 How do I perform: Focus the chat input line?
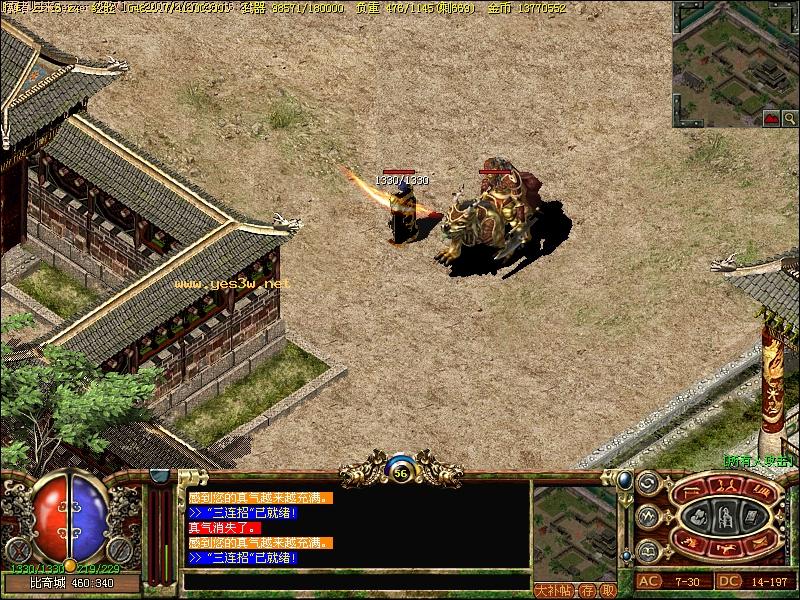(355, 580)
